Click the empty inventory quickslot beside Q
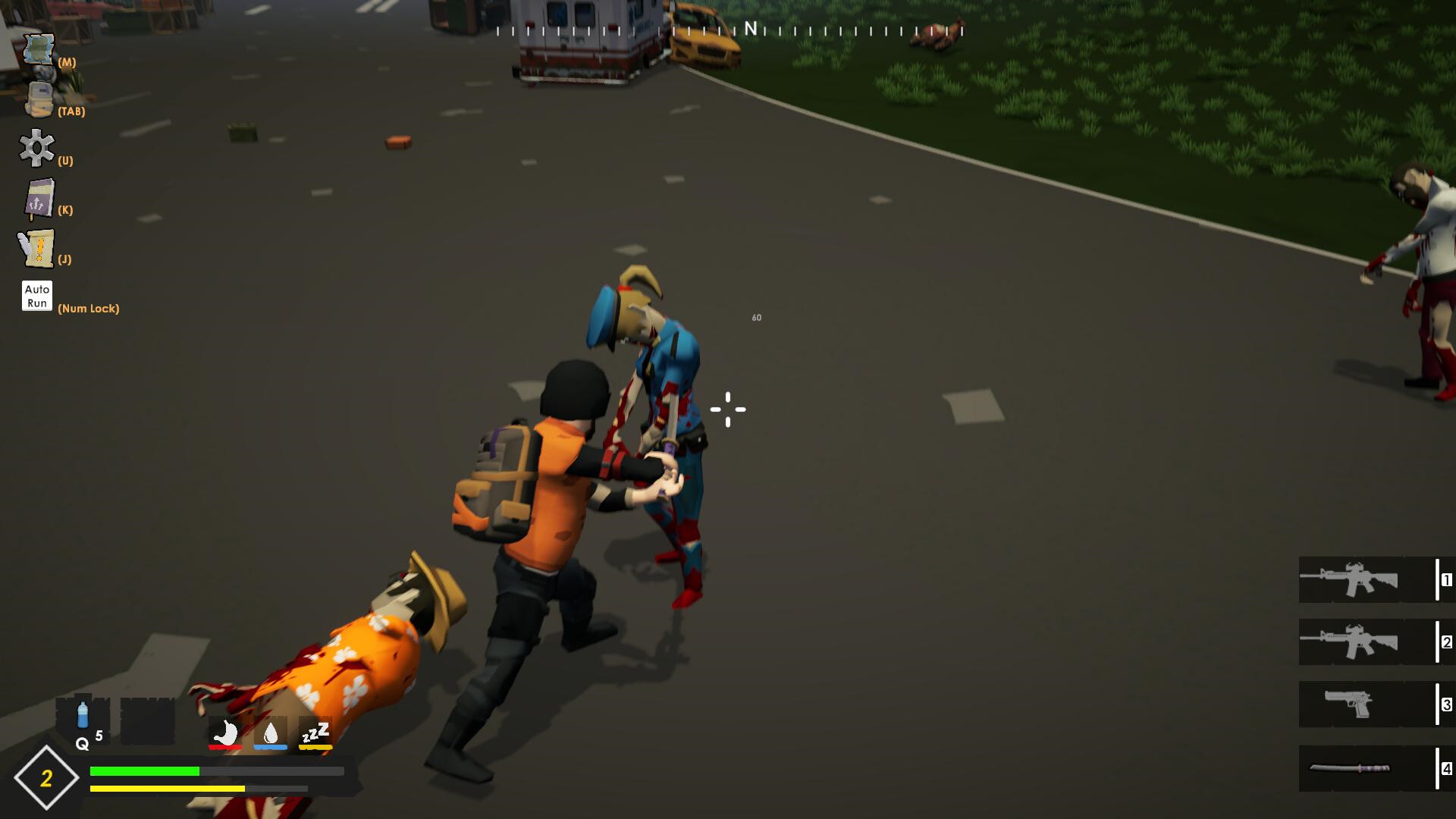 [x=146, y=719]
